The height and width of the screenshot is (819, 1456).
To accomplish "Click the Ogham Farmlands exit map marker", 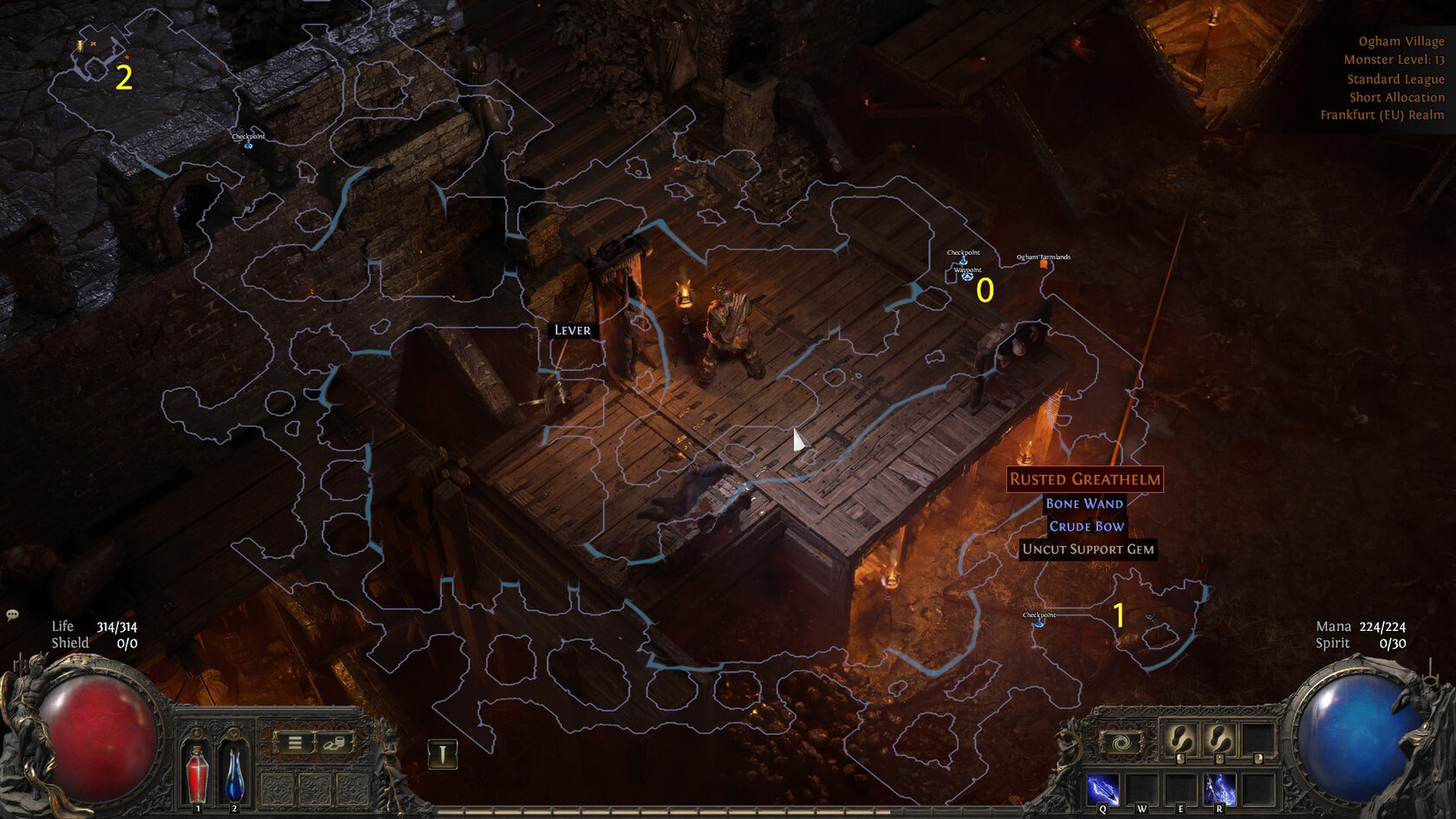I will pyautogui.click(x=1043, y=263).
